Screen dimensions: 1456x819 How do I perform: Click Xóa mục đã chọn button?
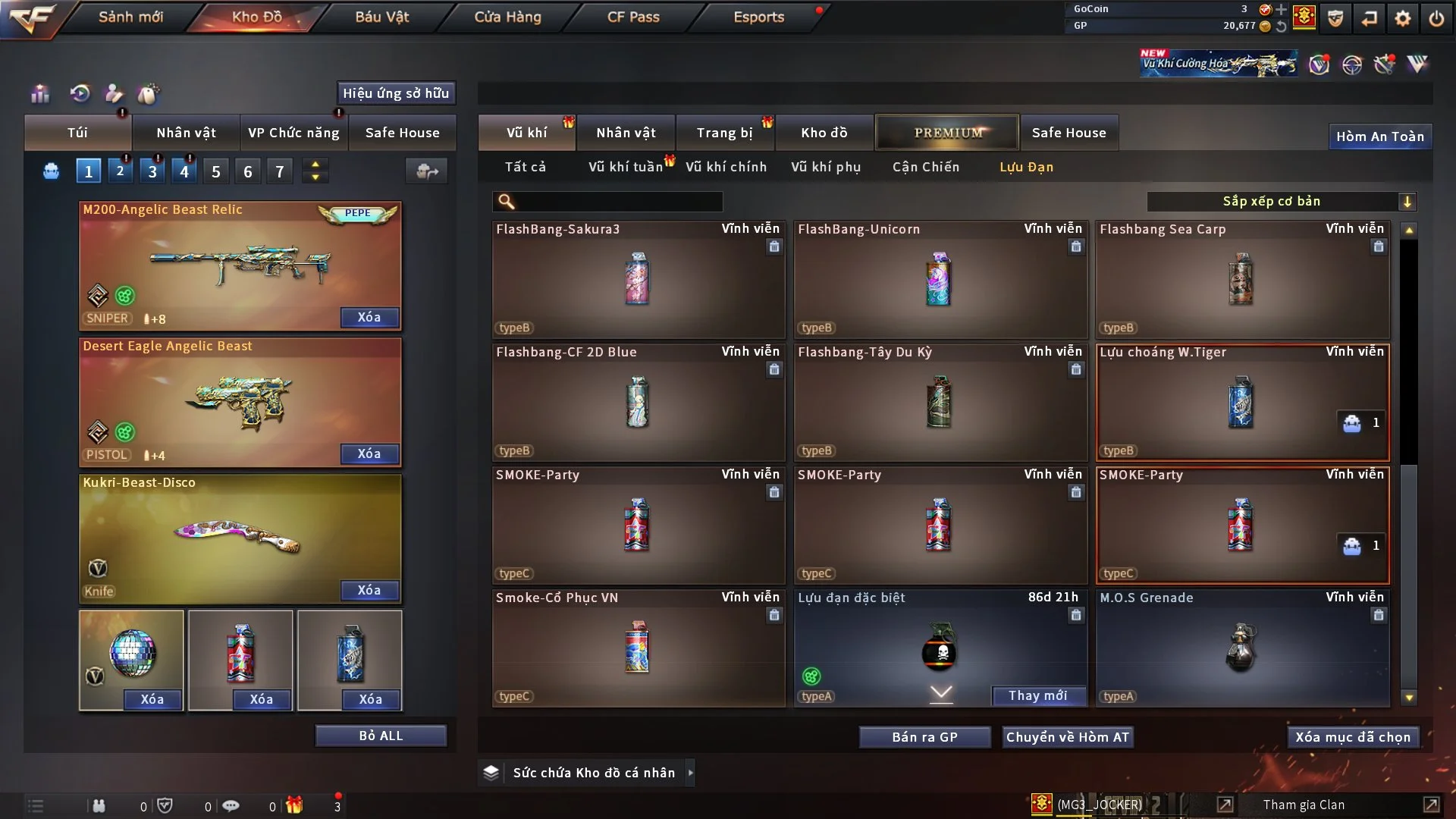(1353, 737)
